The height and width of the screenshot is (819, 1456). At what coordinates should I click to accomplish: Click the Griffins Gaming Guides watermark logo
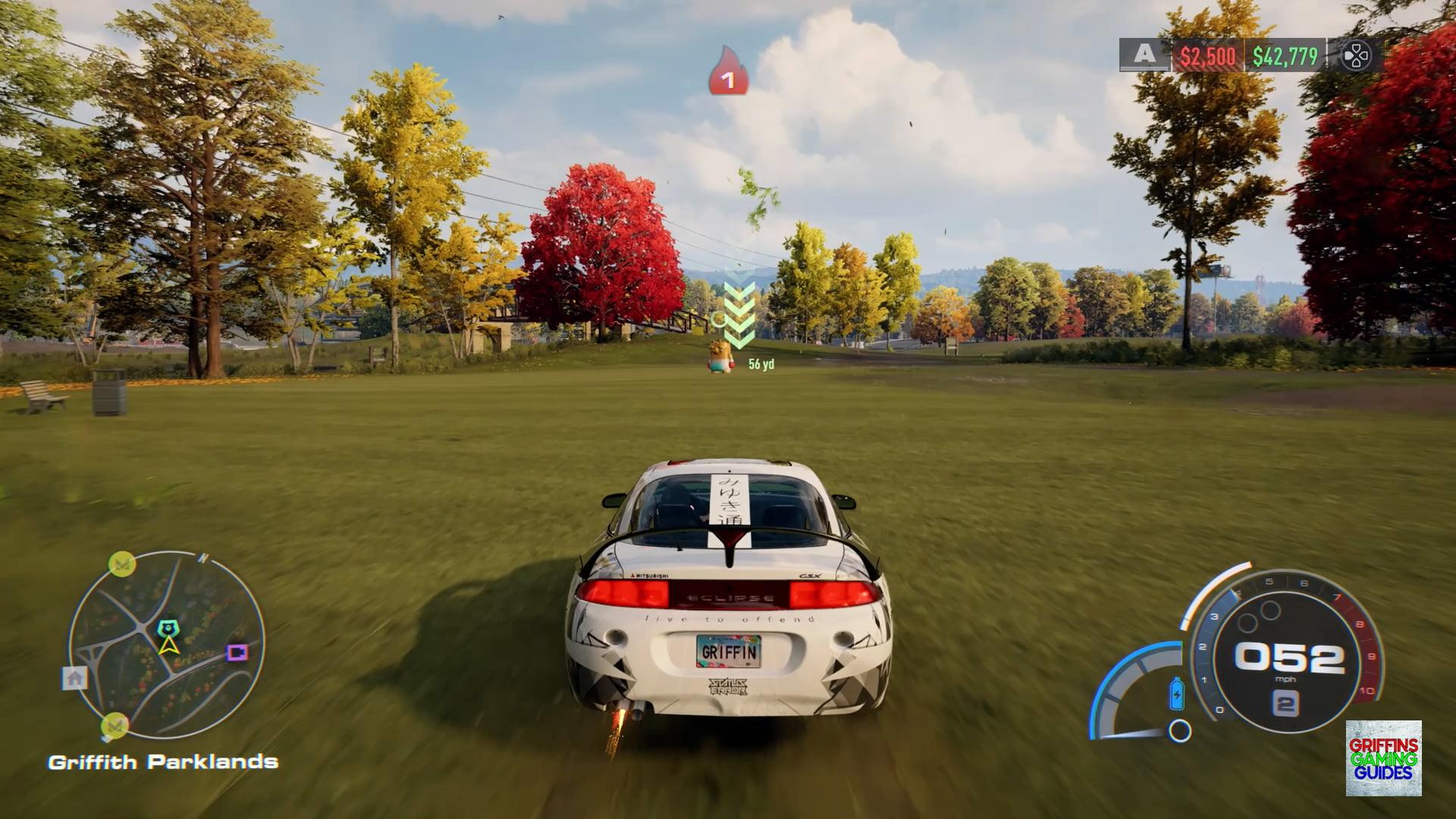click(x=1383, y=758)
